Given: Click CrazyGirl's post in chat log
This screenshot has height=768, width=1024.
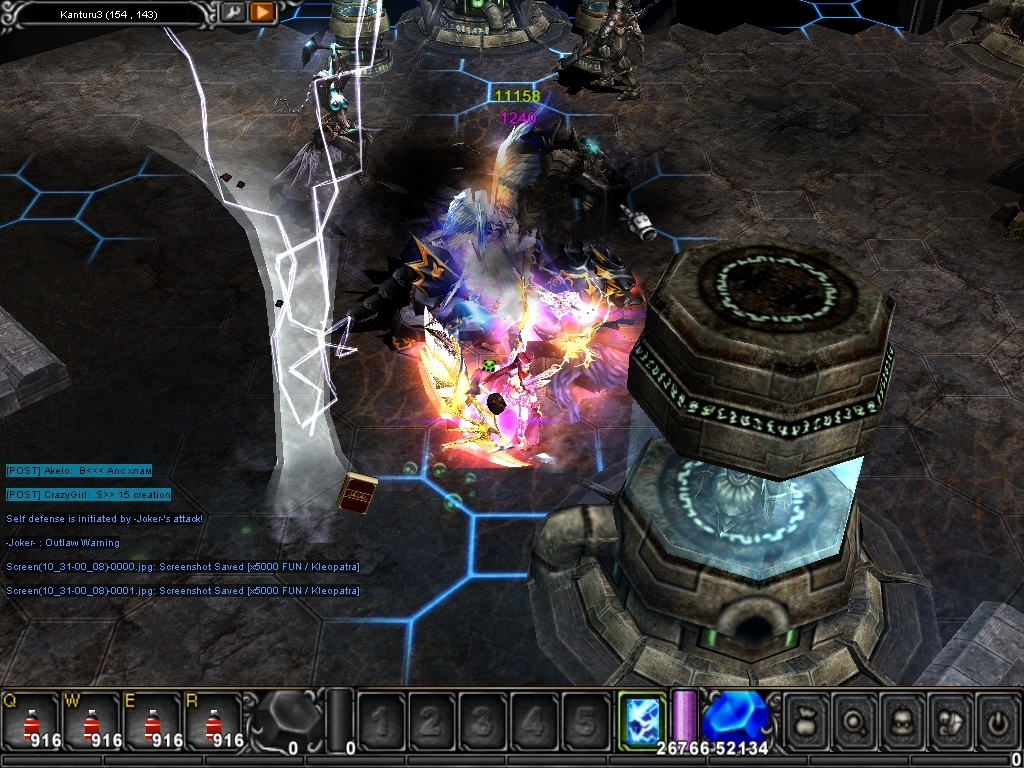Looking at the screenshot, I should point(88,495).
